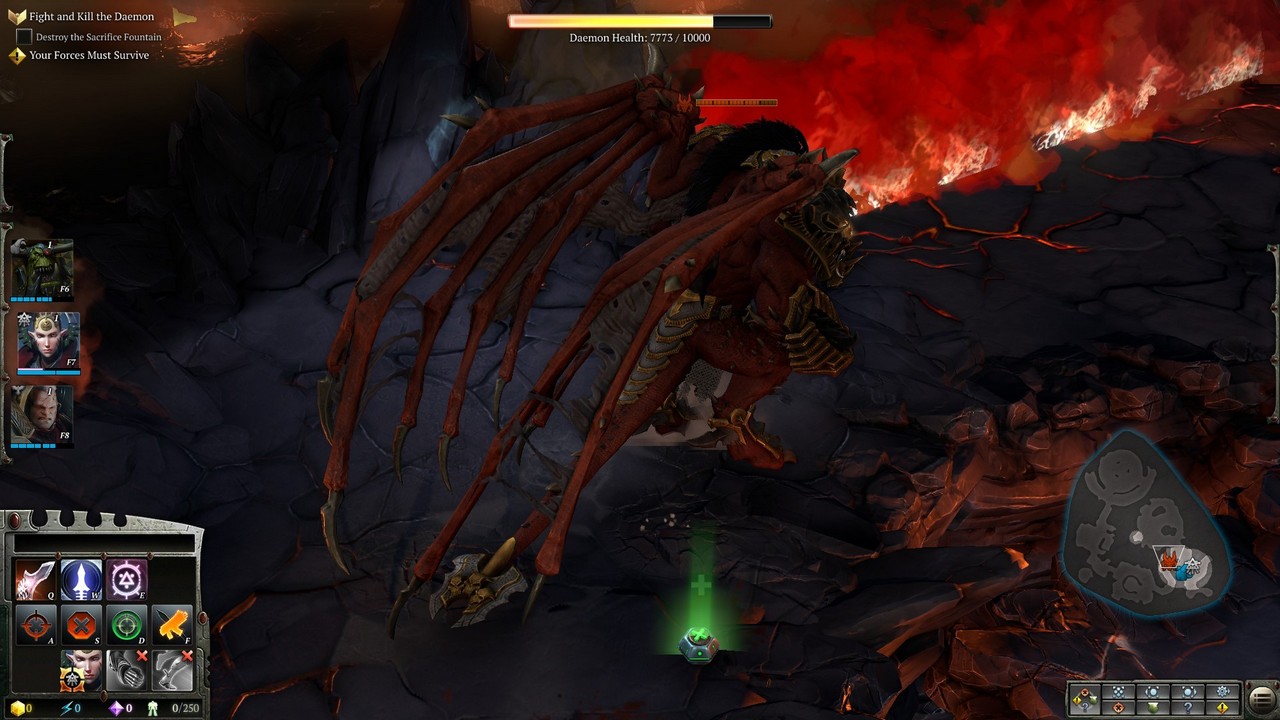The image size is (1280, 720).
Task: Send the yellow warning ping
Action: 1222,708
